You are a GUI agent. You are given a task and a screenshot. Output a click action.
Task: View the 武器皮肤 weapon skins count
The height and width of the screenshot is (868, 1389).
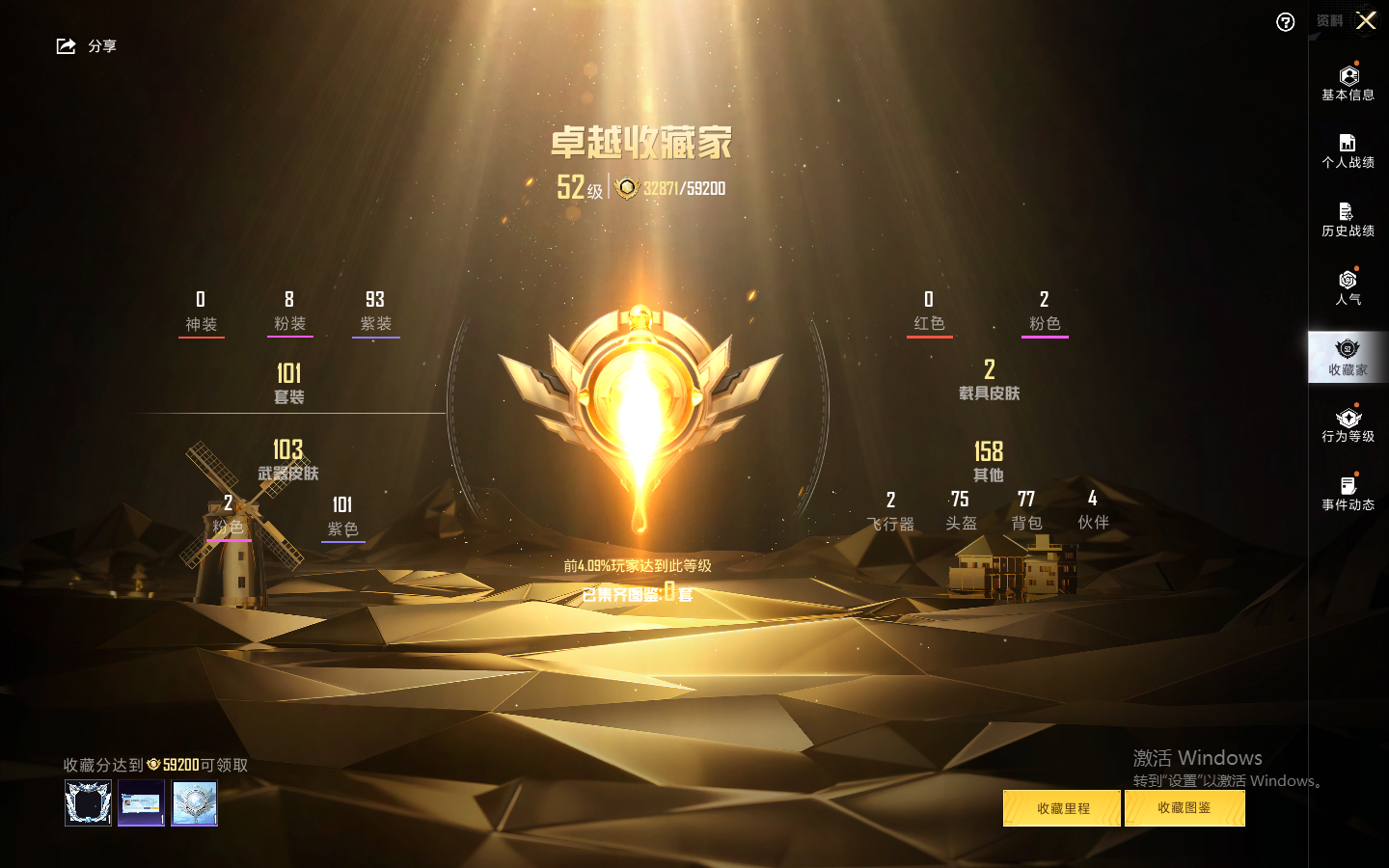pos(287,459)
